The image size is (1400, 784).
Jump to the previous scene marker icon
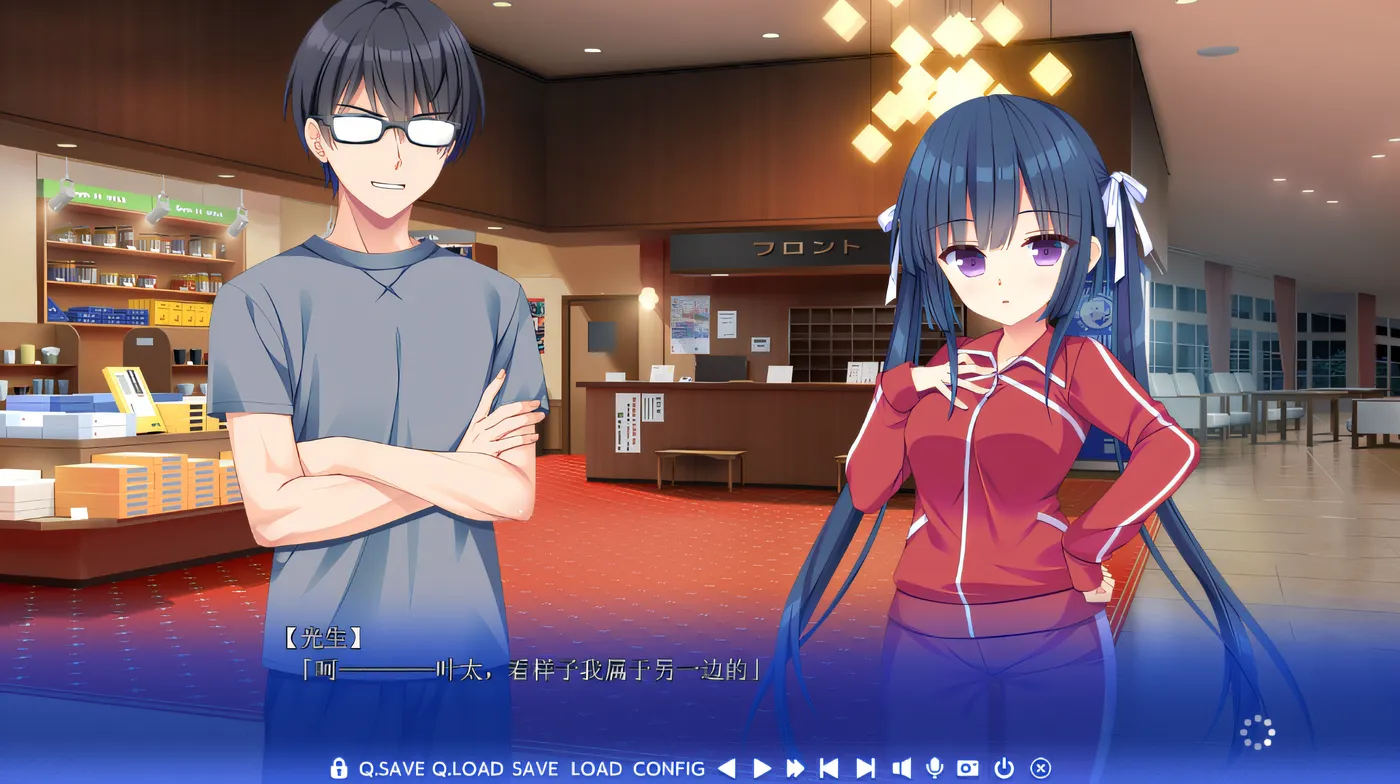(x=828, y=768)
